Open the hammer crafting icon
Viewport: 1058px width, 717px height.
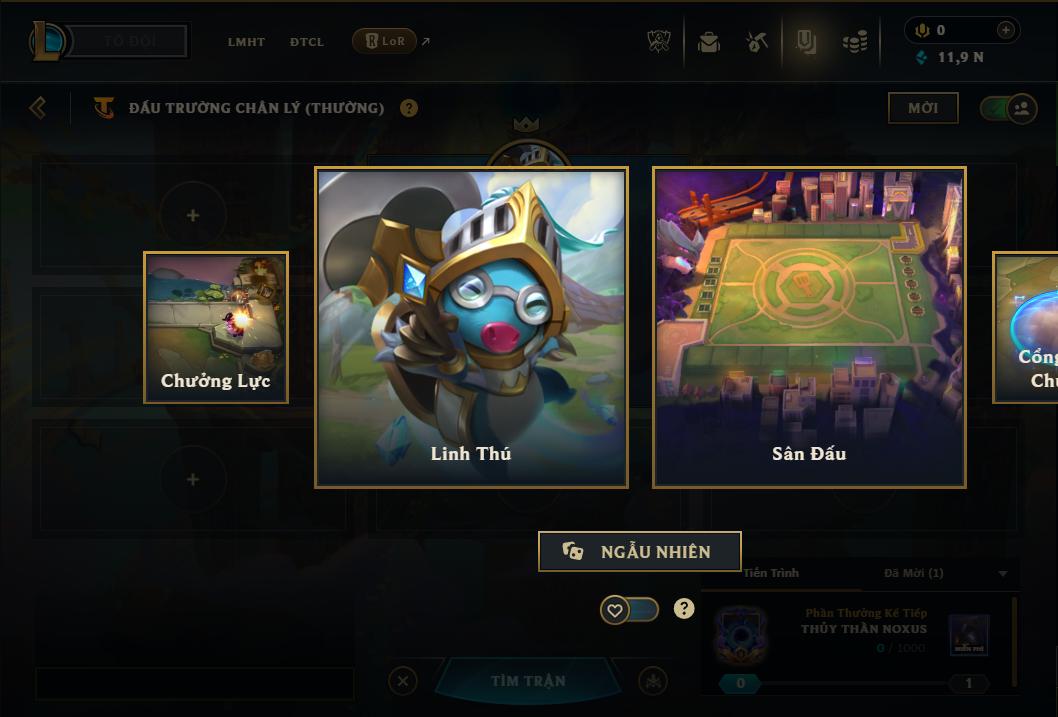tap(757, 42)
